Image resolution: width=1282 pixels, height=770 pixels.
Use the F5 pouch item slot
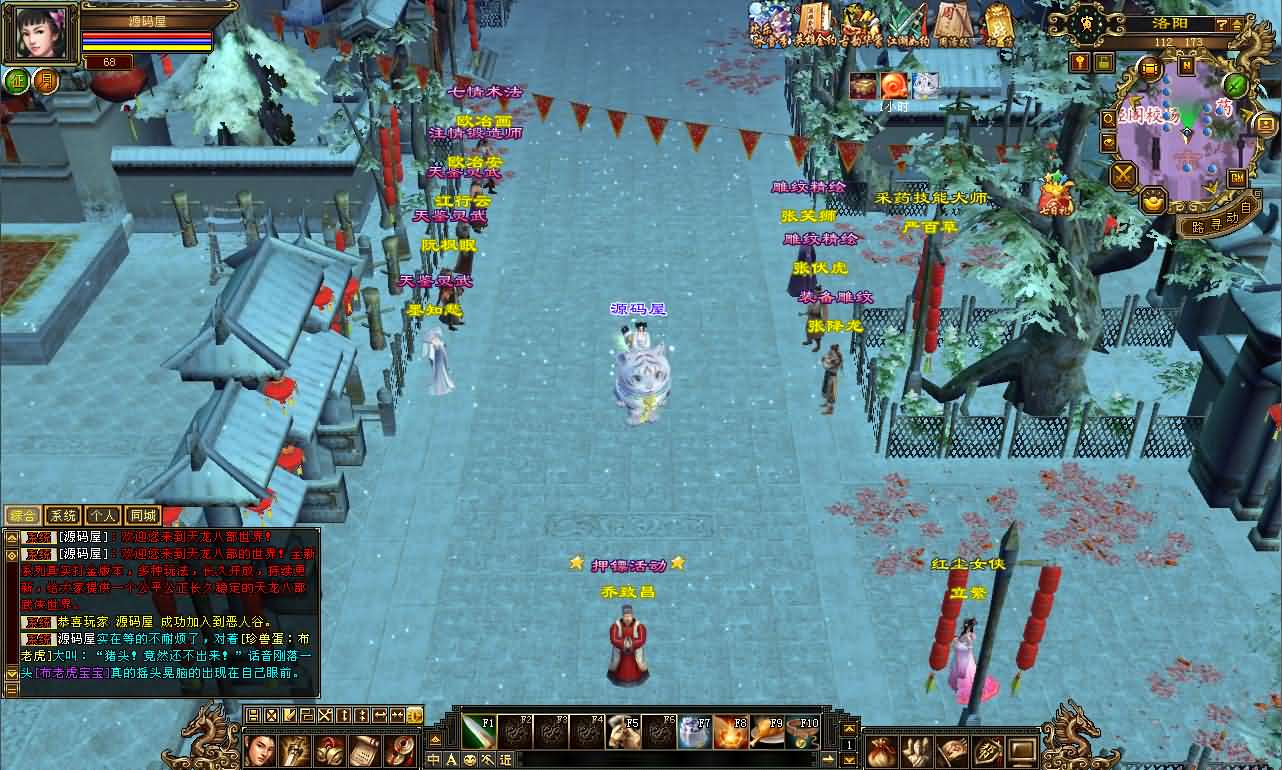coord(623,732)
